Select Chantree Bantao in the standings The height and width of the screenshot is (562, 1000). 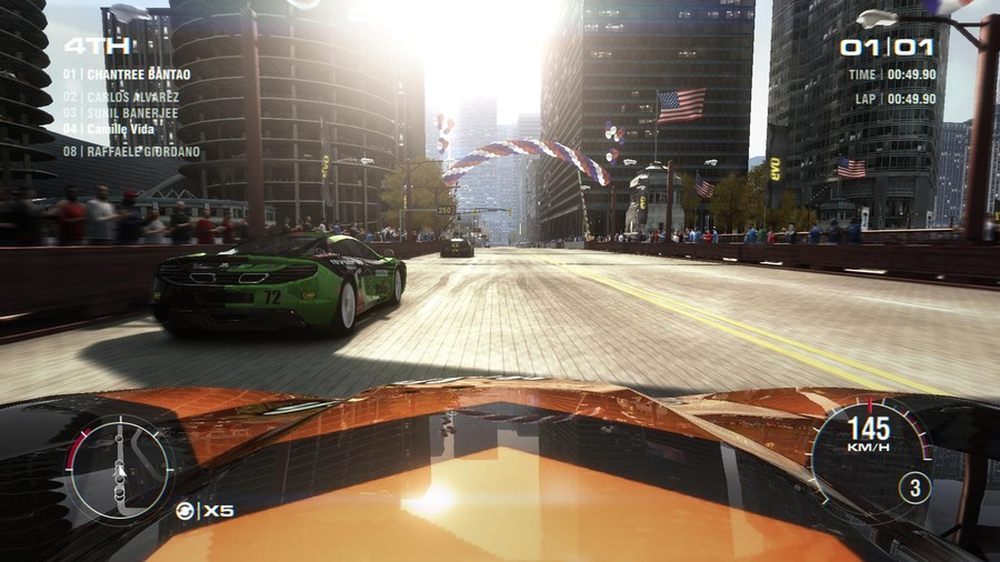click(126, 74)
